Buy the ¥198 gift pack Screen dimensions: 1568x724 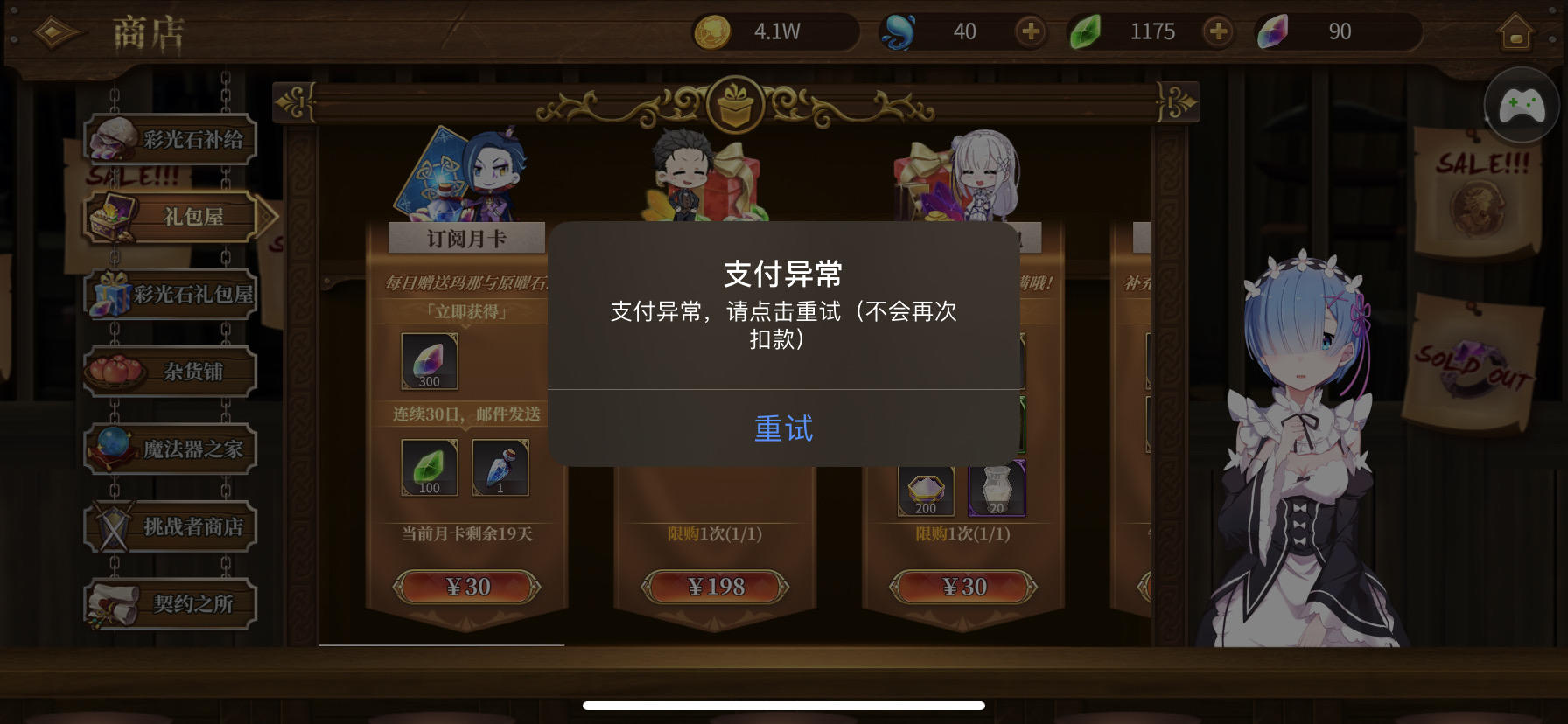pyautogui.click(x=716, y=587)
